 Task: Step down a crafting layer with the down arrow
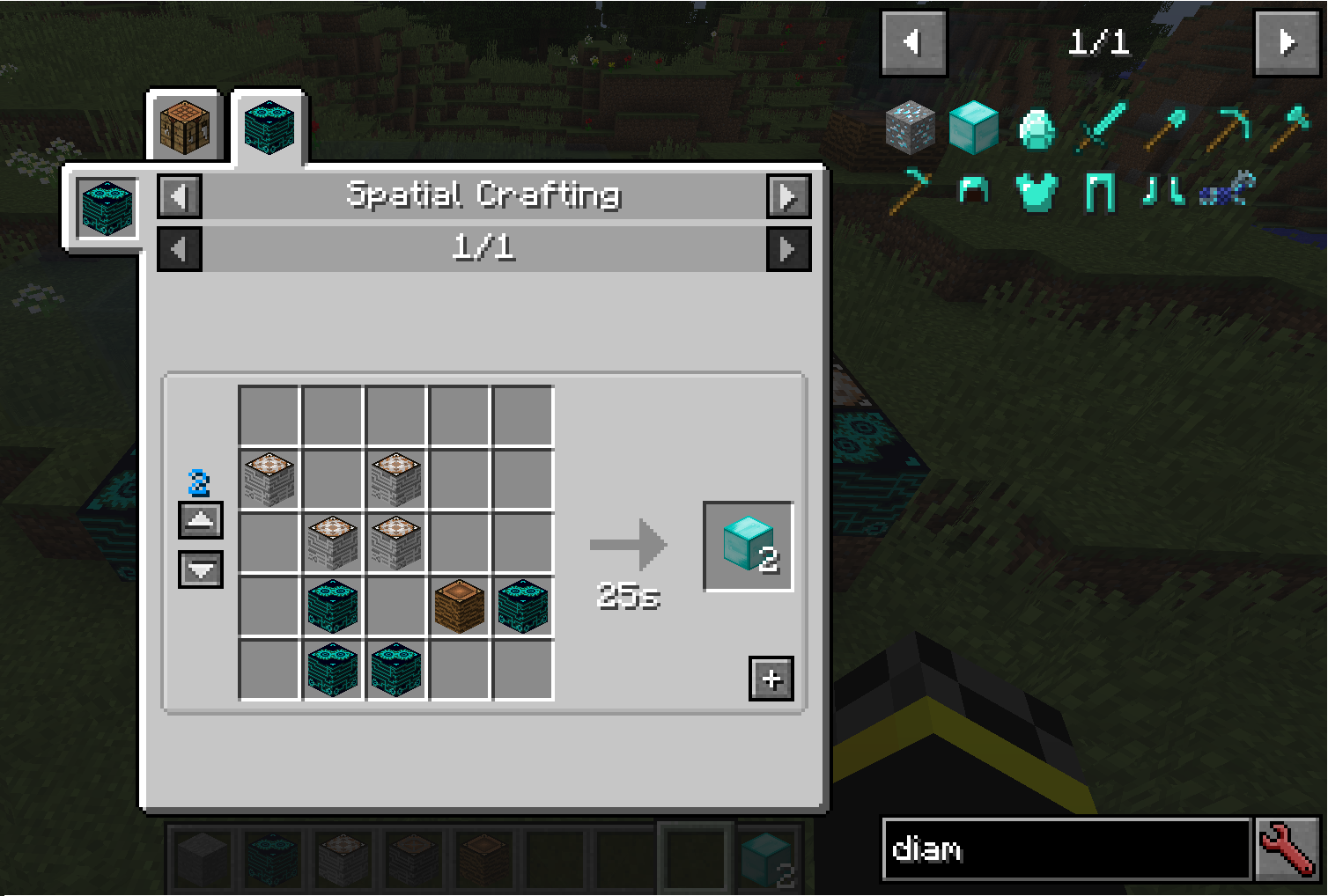[200, 570]
